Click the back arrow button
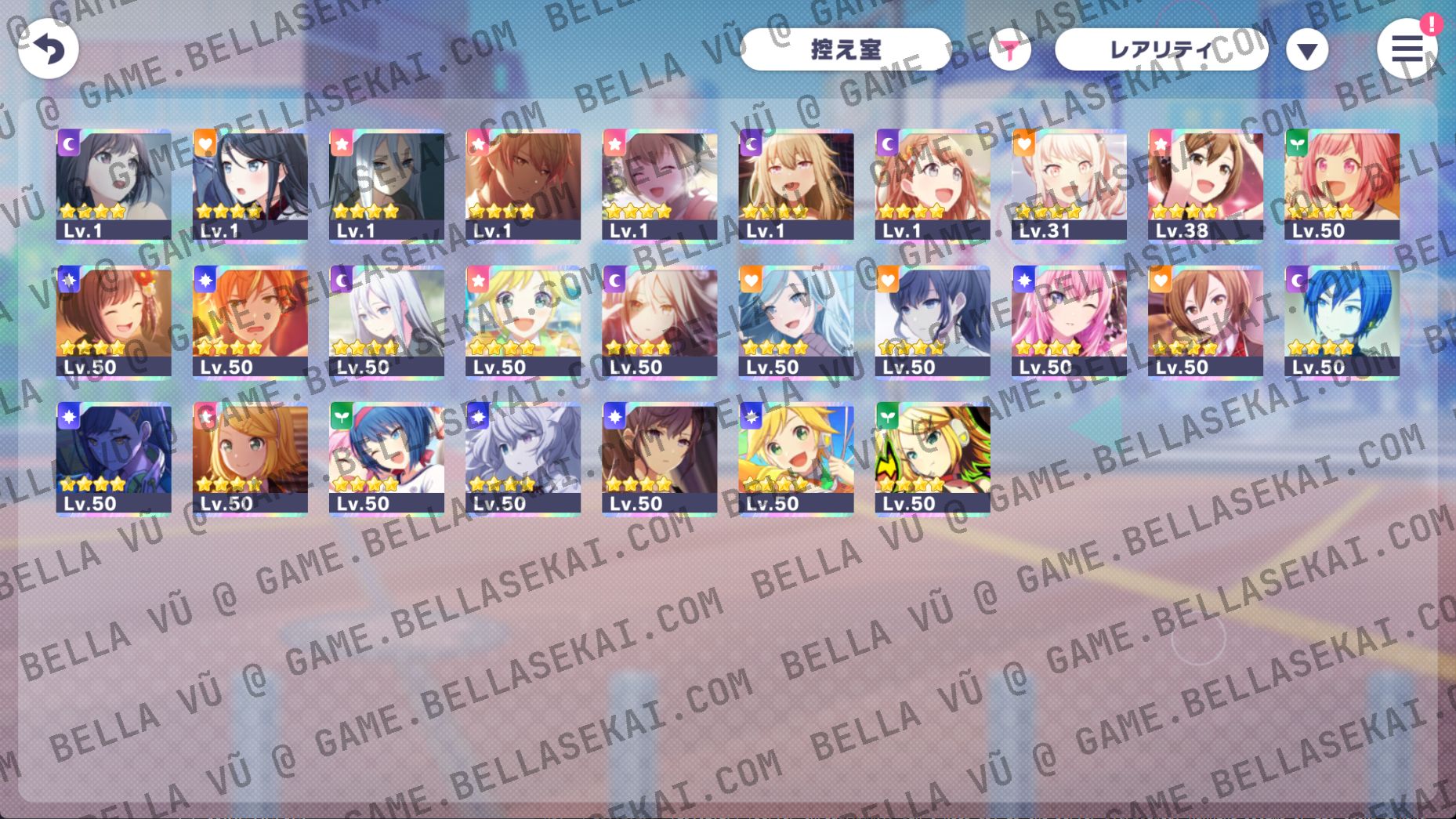The height and width of the screenshot is (819, 1456). 49,49
